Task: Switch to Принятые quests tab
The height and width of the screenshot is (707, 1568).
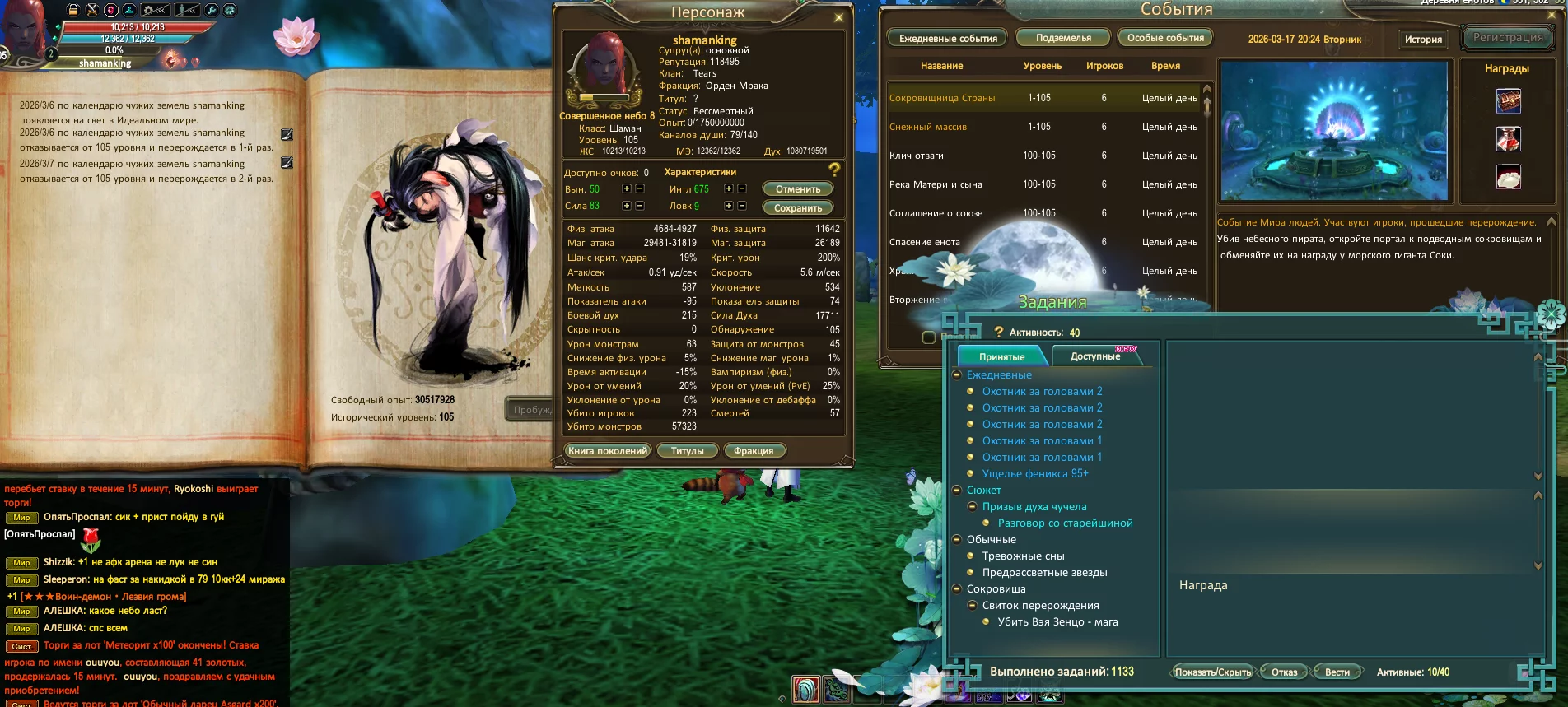Action: 1001,356
